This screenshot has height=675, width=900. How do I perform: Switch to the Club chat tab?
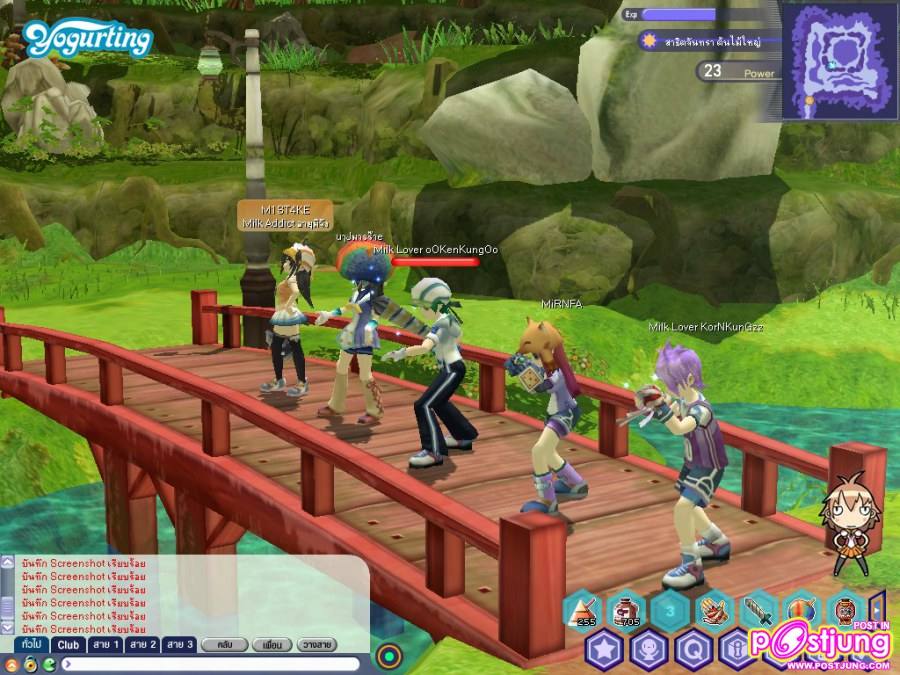click(x=68, y=644)
